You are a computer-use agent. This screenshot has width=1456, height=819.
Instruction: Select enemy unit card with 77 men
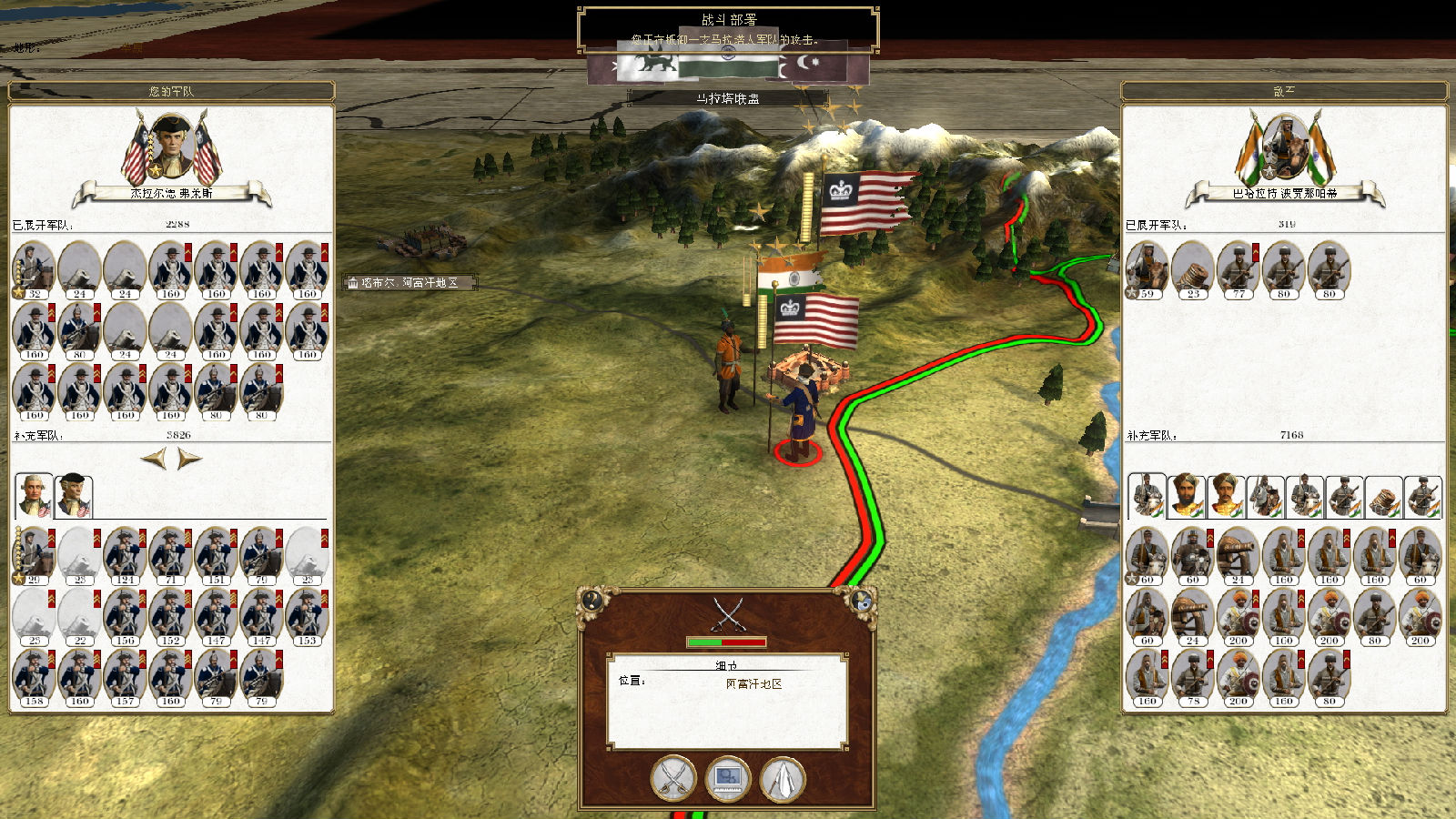[1238, 269]
